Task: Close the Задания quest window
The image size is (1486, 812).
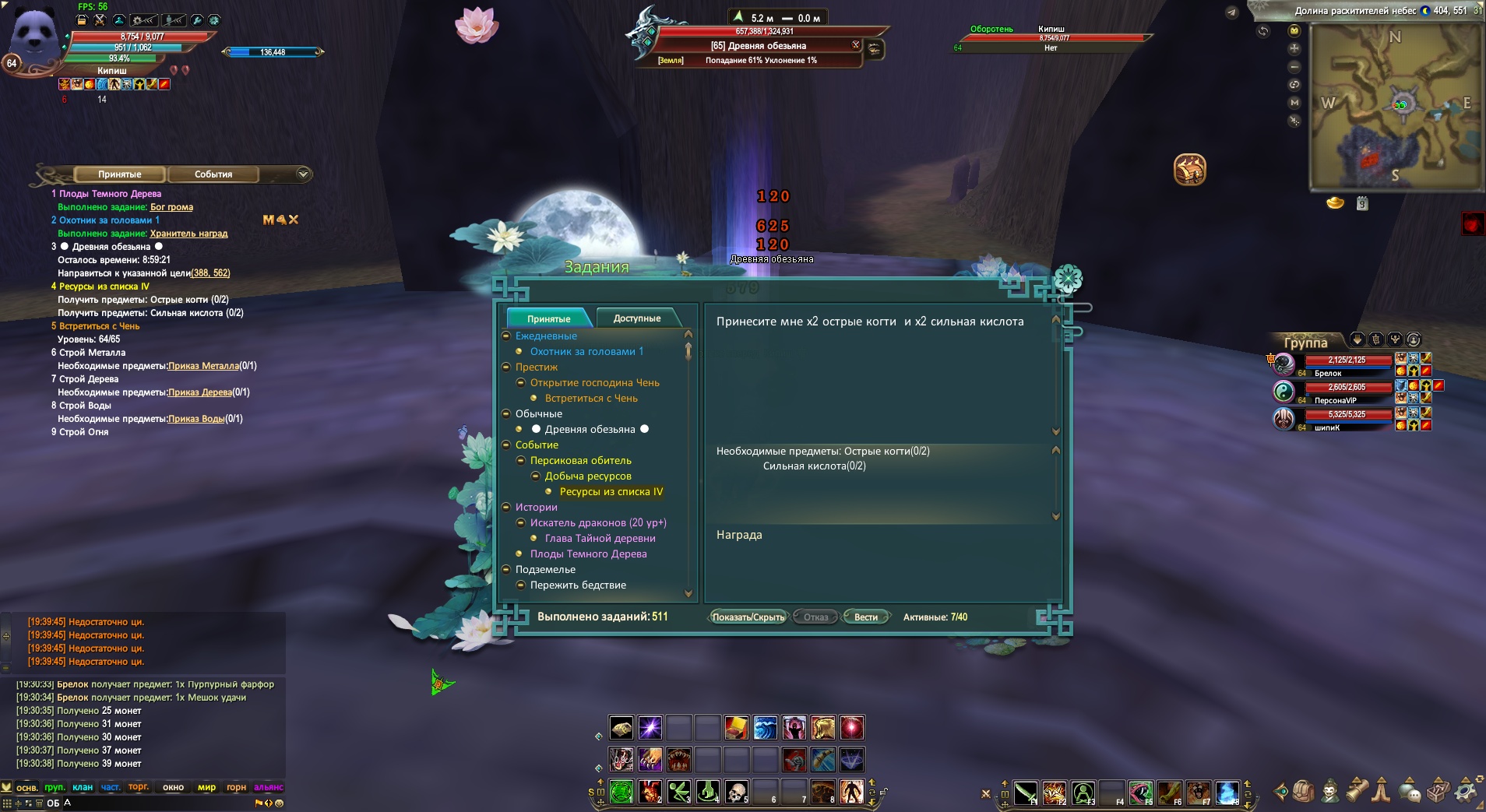Action: (x=1068, y=278)
